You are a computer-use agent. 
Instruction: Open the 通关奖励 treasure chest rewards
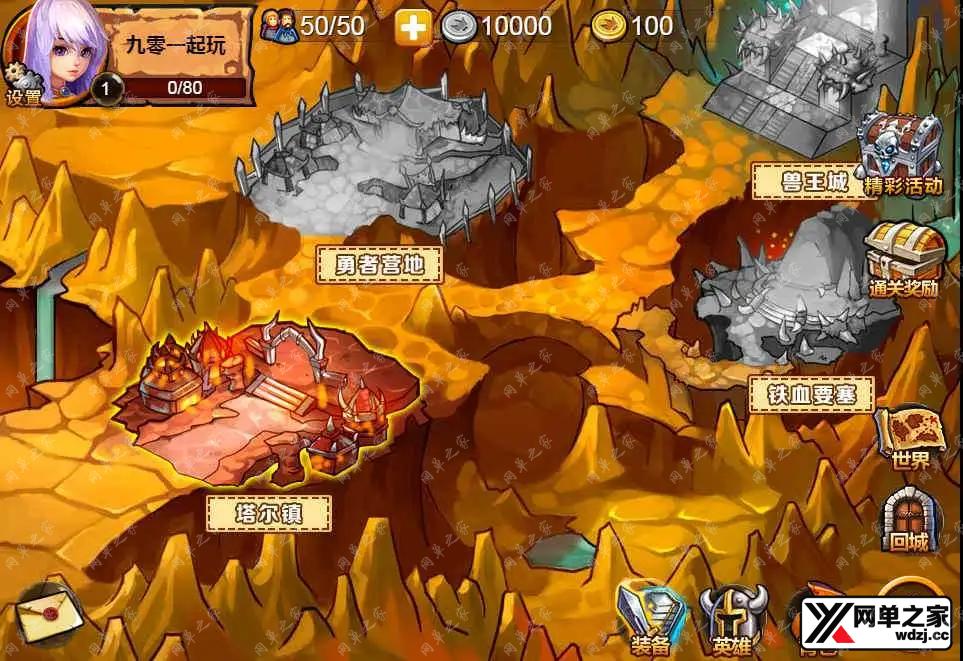coord(902,257)
